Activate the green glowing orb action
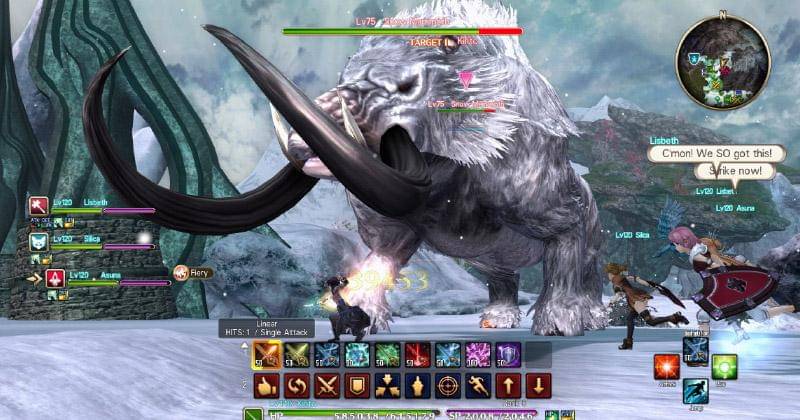The image size is (800, 420). tap(724, 366)
